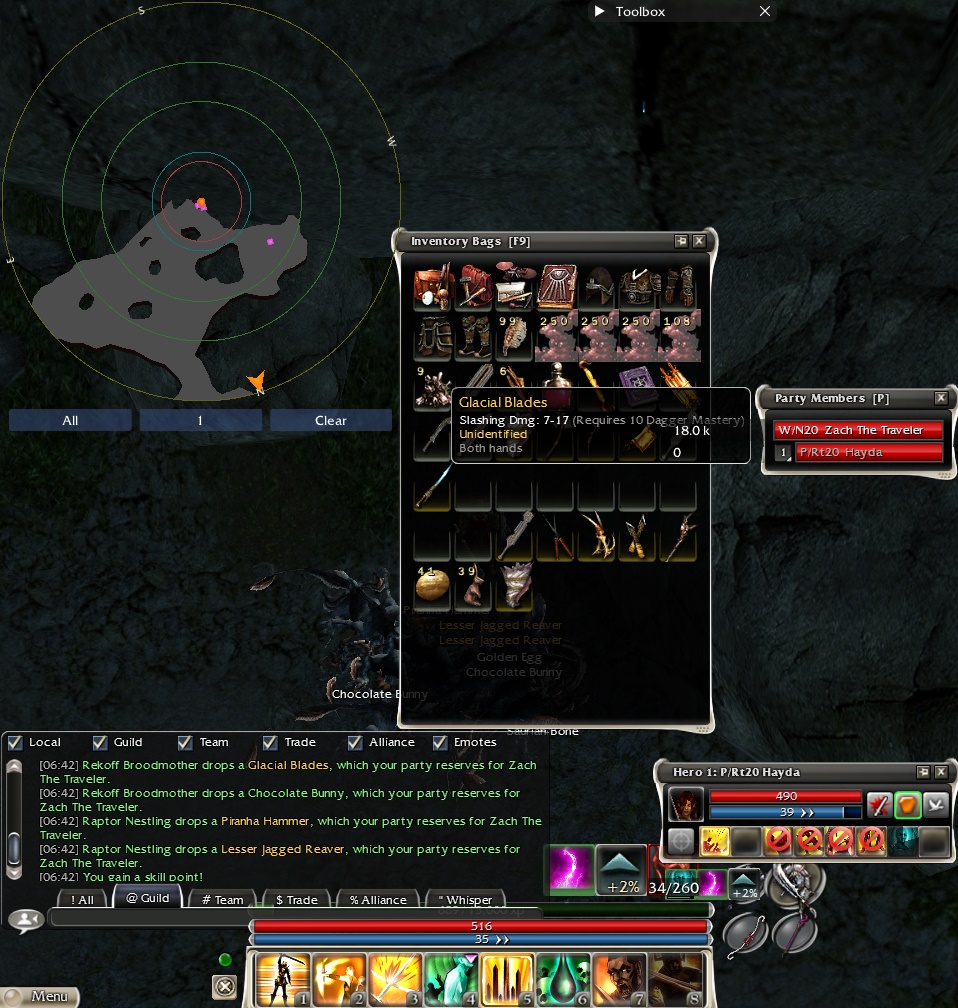Viewport: 958px width, 1008px height.
Task: Click the All button under the minimap
Action: tap(70, 421)
